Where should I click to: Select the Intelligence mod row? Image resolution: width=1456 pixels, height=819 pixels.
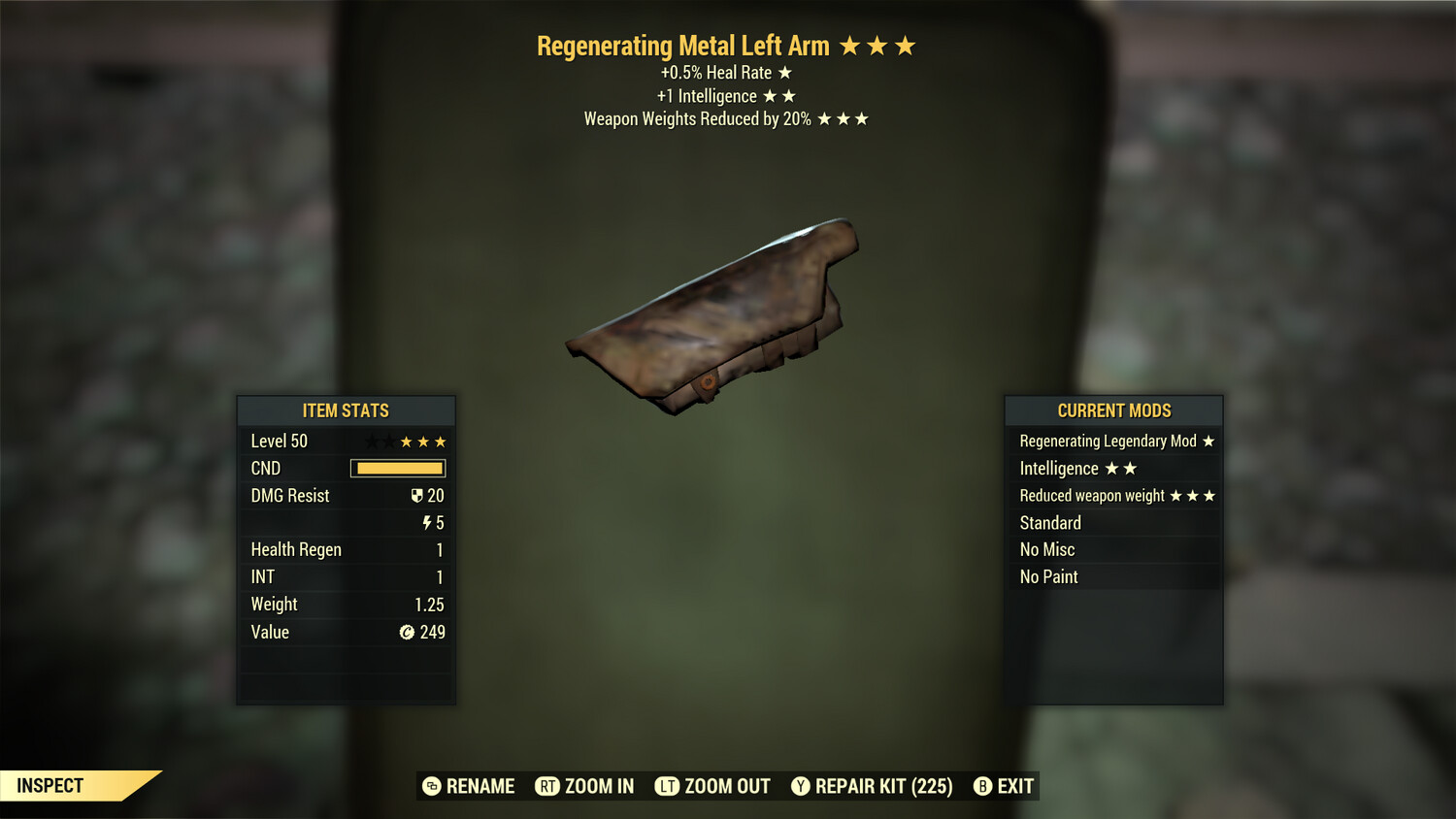click(x=1114, y=469)
